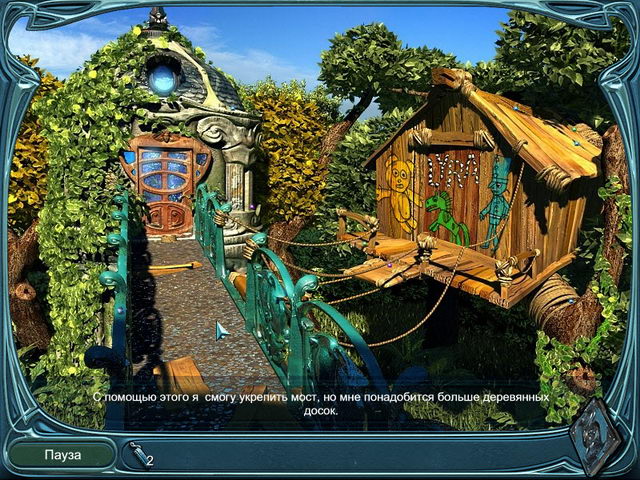This screenshot has height=480, width=640.
Task: Click the Пауза button
Action: point(61,455)
